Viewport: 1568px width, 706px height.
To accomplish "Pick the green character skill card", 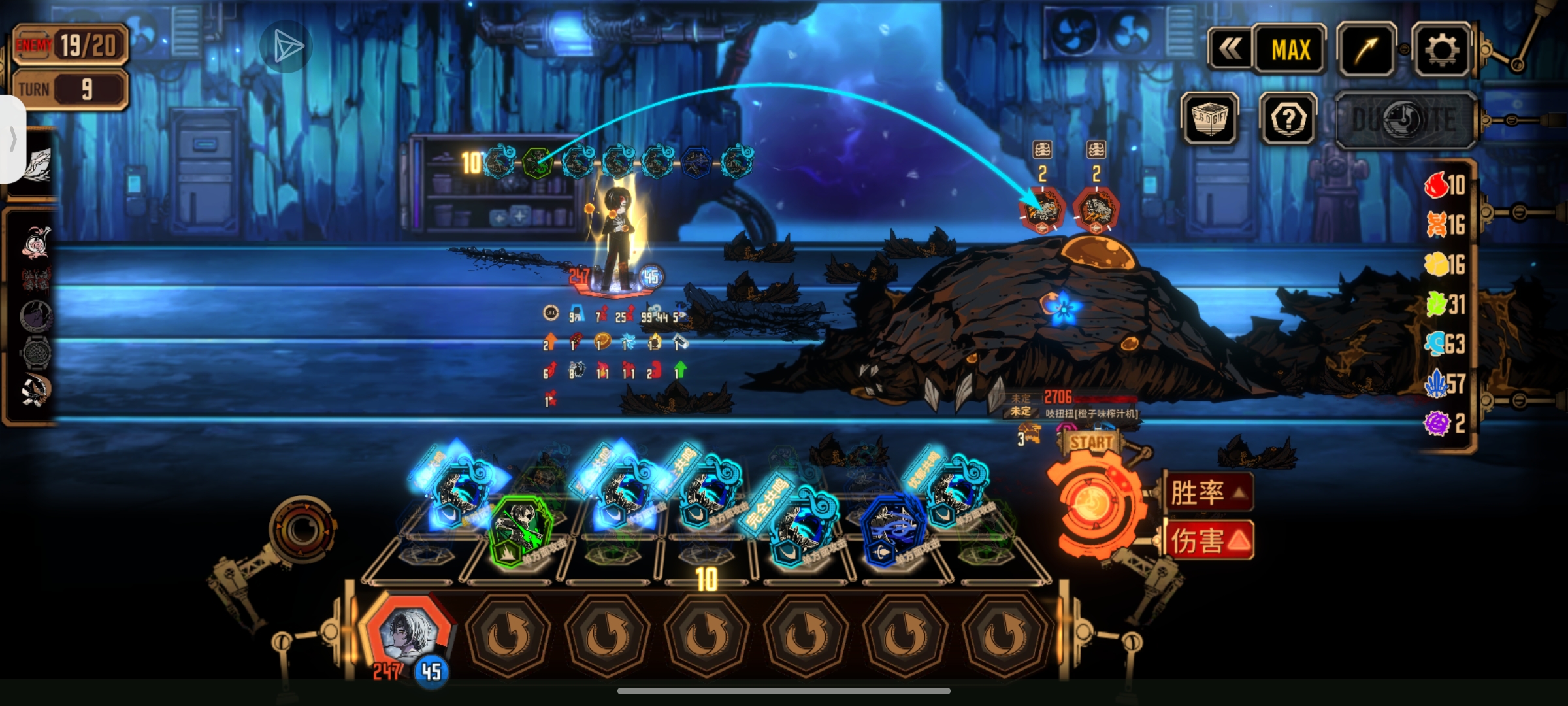I will [x=521, y=529].
